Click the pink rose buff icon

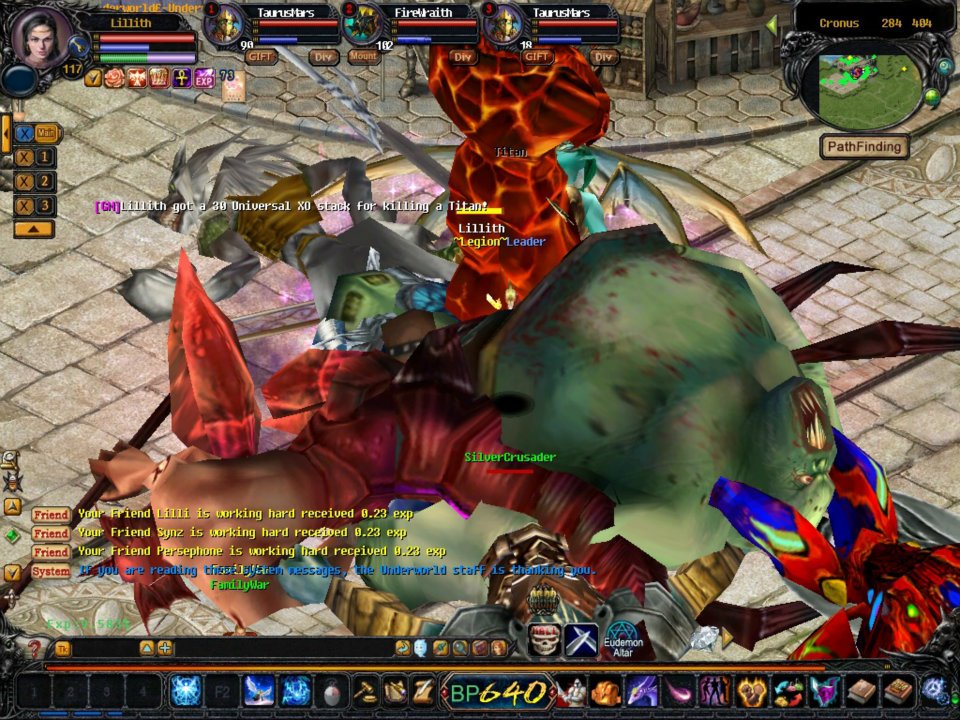pyautogui.click(x=115, y=77)
